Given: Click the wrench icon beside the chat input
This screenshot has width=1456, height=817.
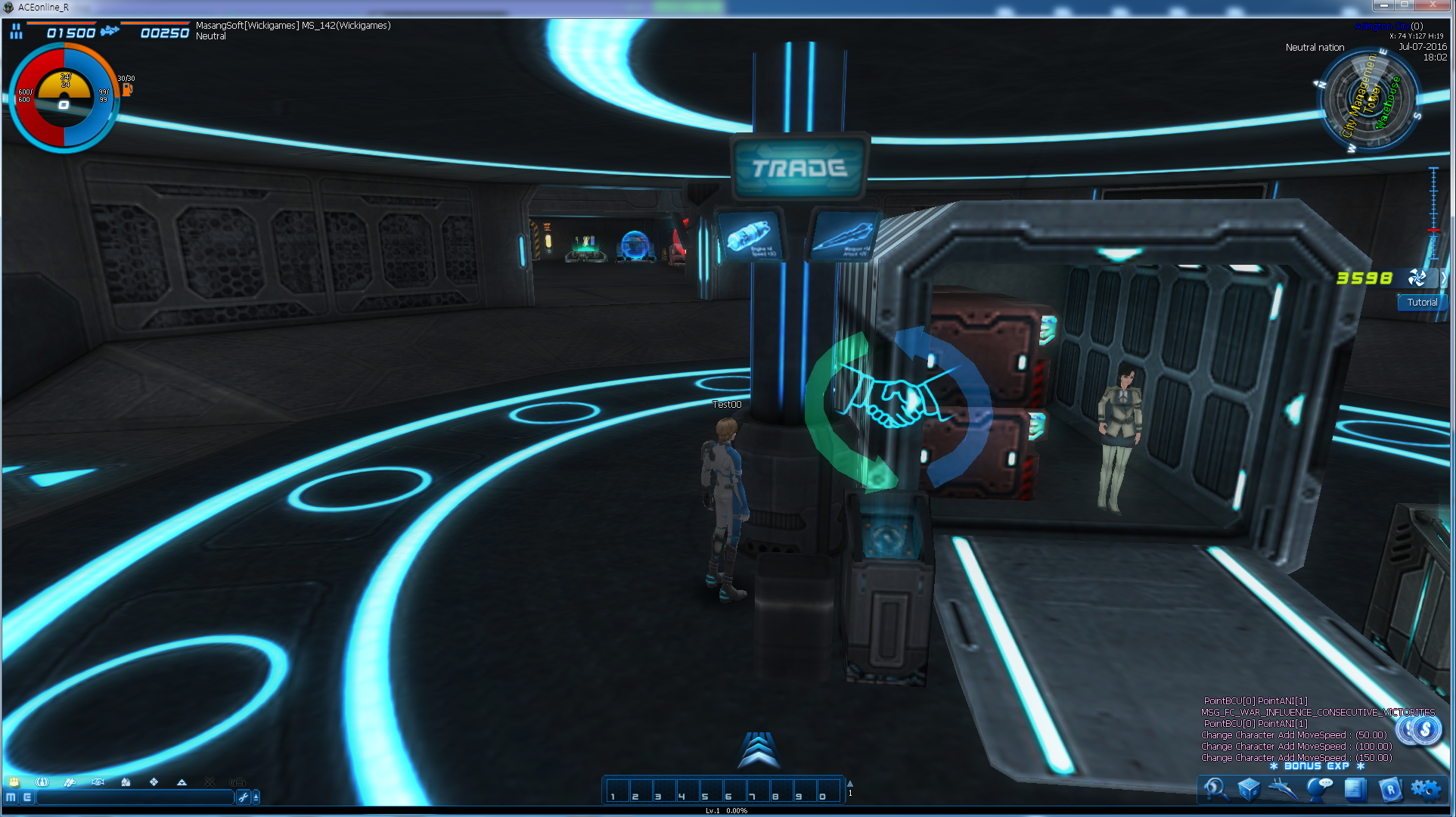Looking at the screenshot, I should (243, 797).
